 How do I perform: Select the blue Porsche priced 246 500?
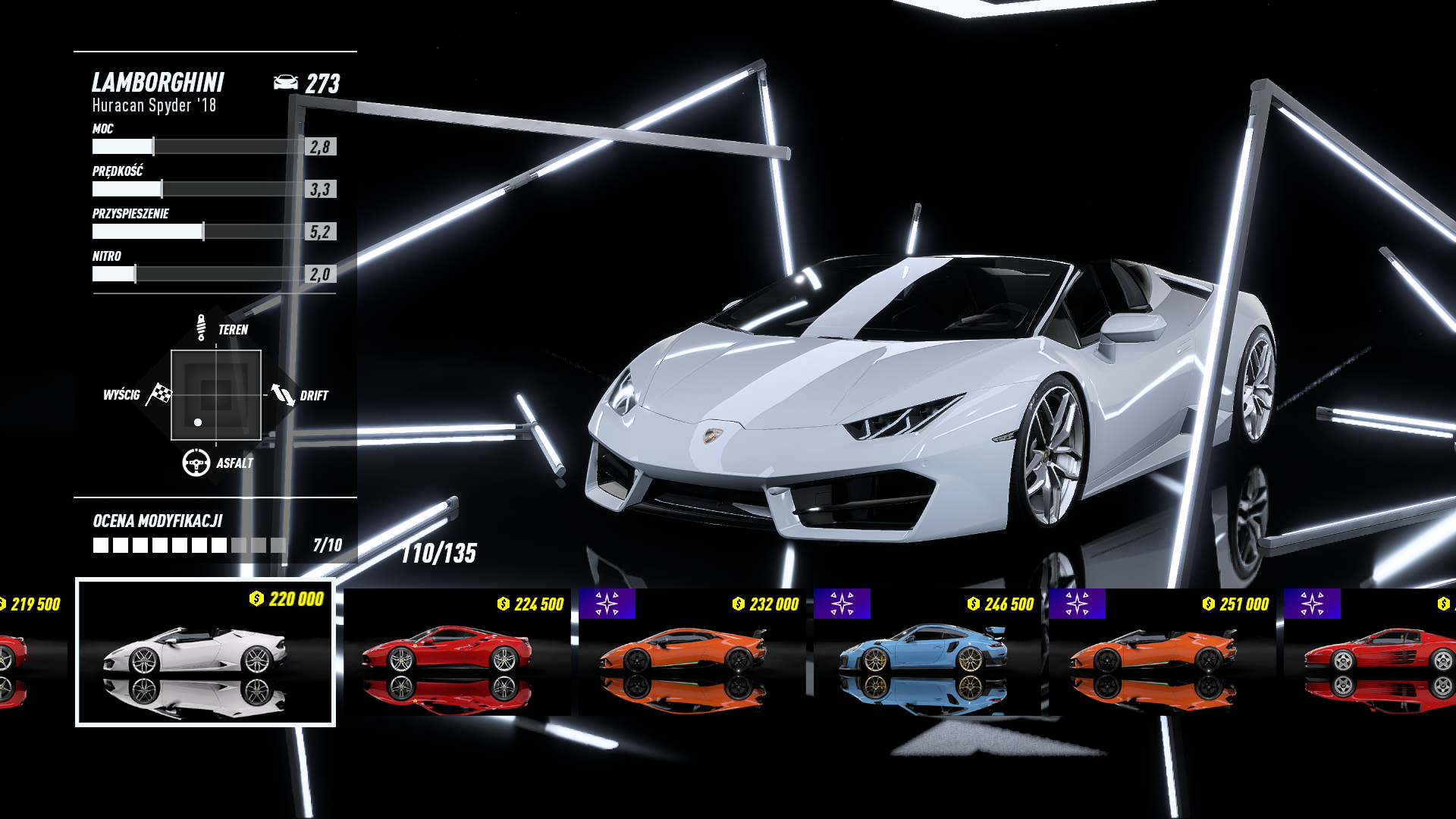coord(927,652)
